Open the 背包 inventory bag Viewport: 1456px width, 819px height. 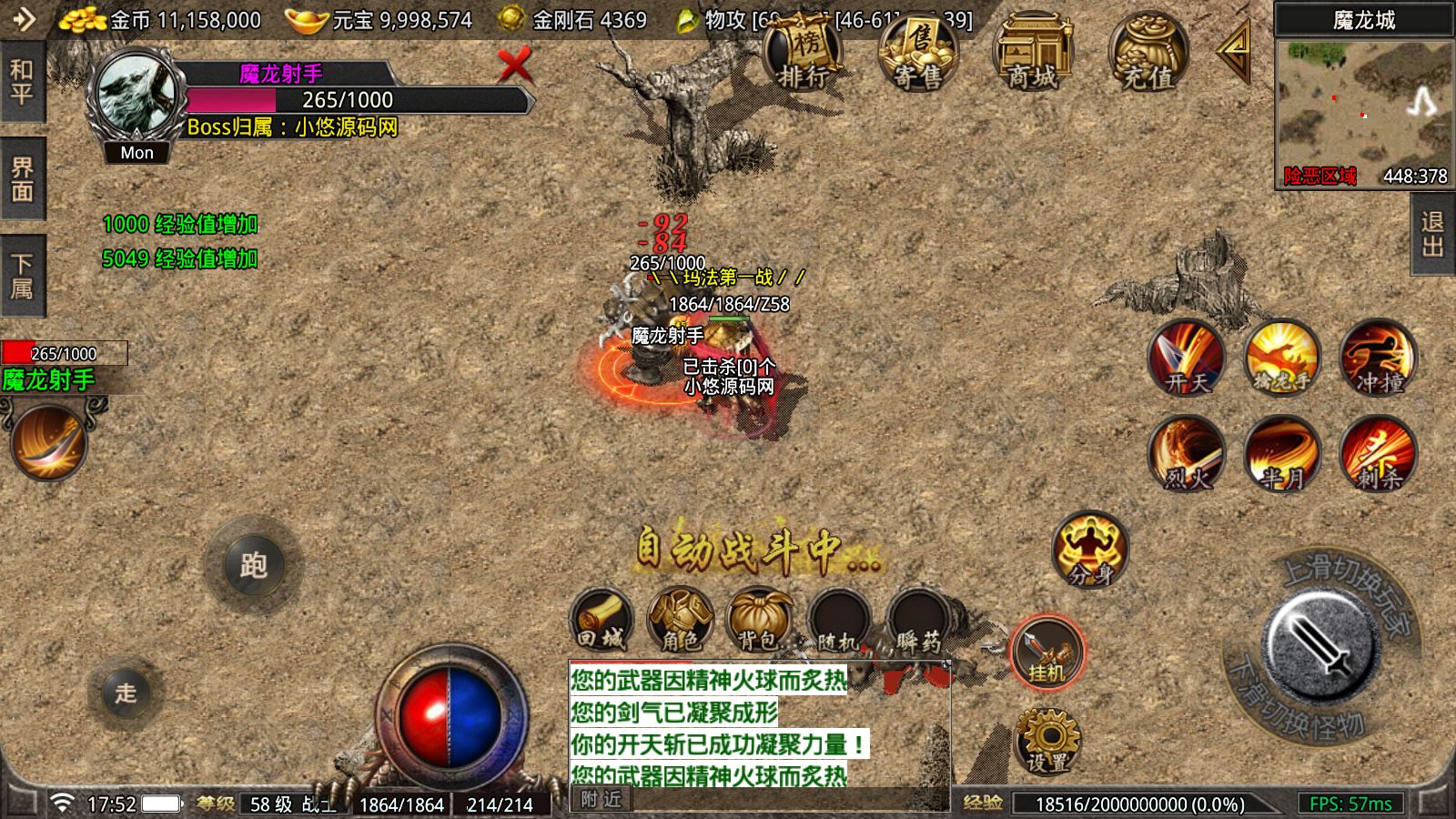point(759,621)
